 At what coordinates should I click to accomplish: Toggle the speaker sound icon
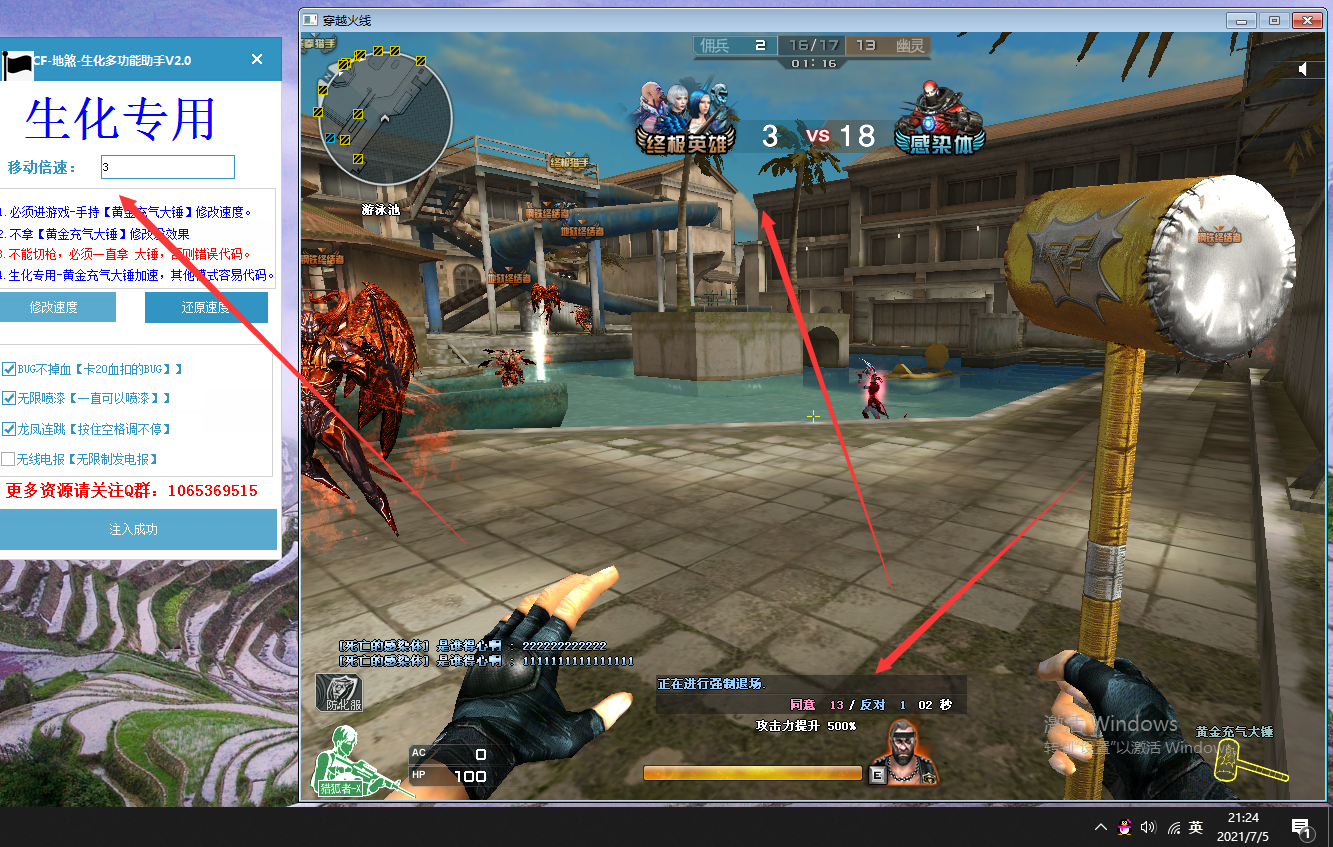(x=1303, y=69)
